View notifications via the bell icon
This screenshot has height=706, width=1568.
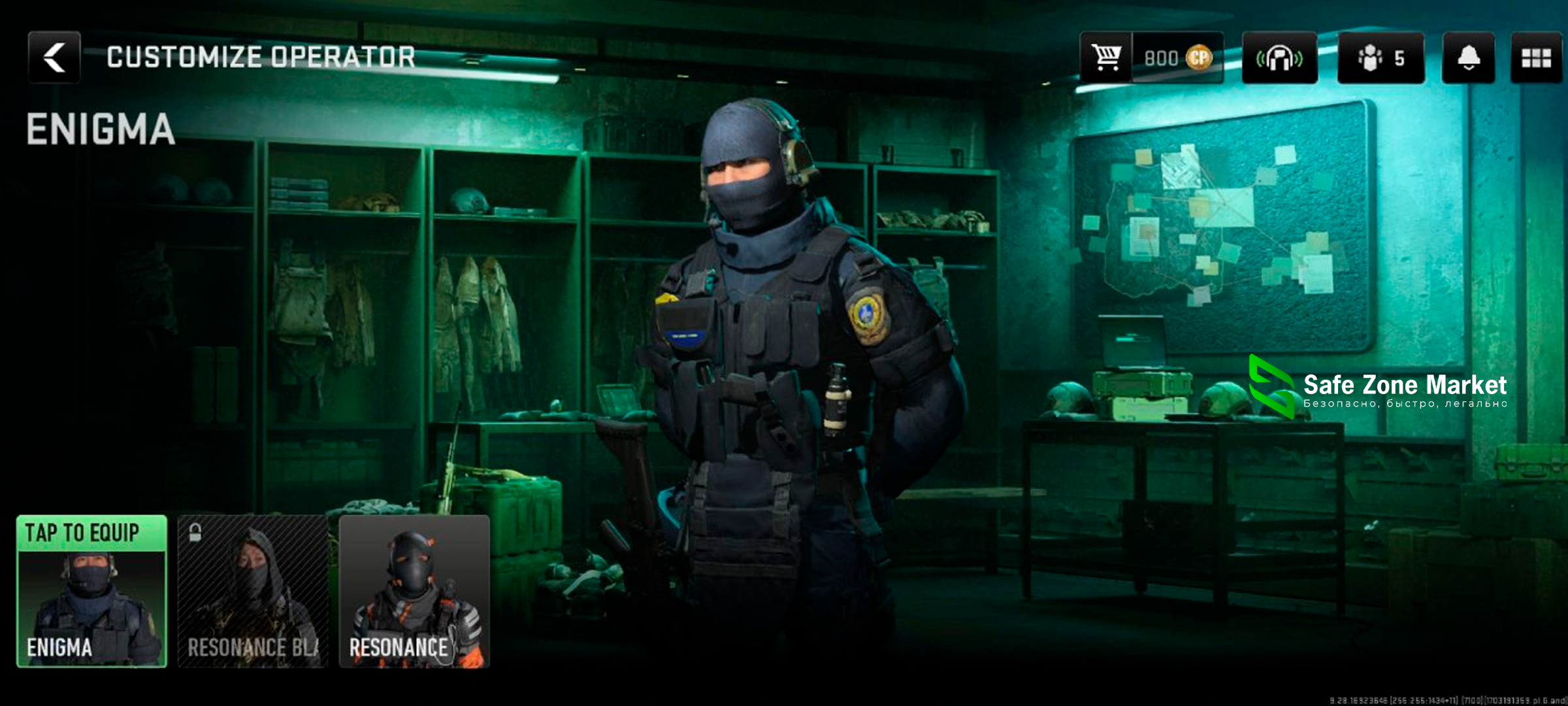pyautogui.click(x=1468, y=58)
